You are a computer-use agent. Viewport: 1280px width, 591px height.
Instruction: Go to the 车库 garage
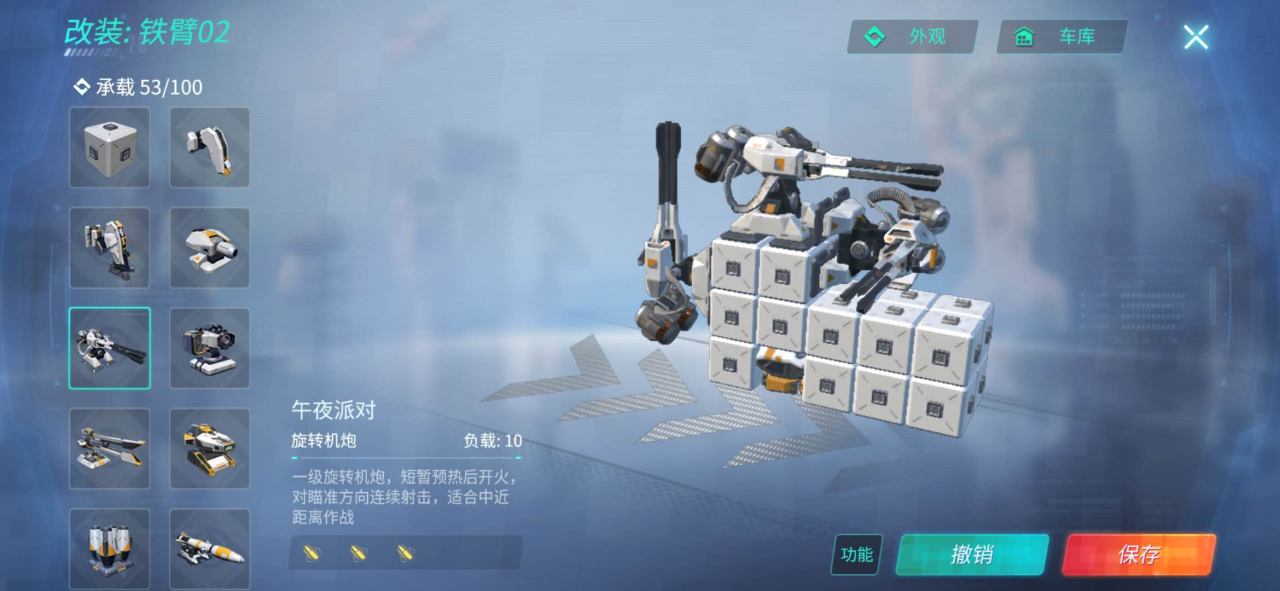click(1062, 37)
